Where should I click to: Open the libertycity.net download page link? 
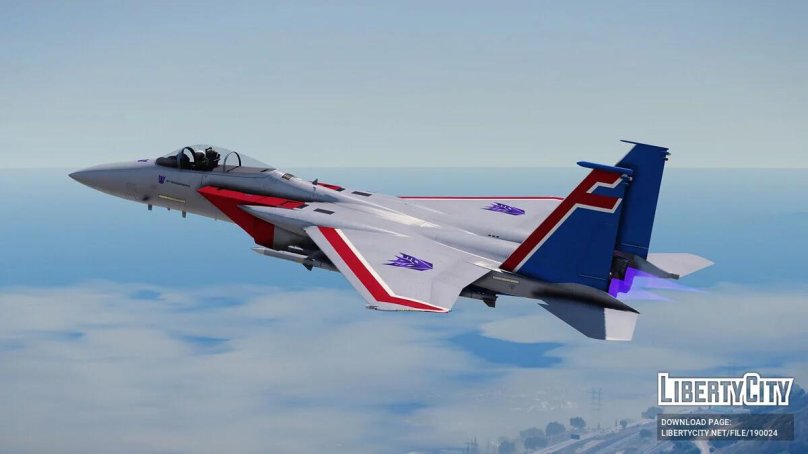725,433
